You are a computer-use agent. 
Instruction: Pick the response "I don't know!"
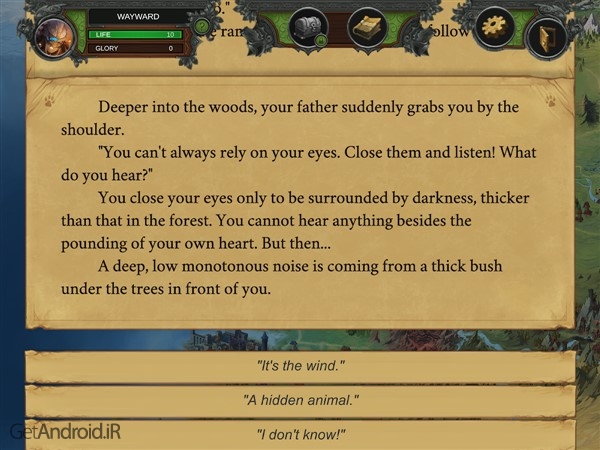click(x=300, y=434)
